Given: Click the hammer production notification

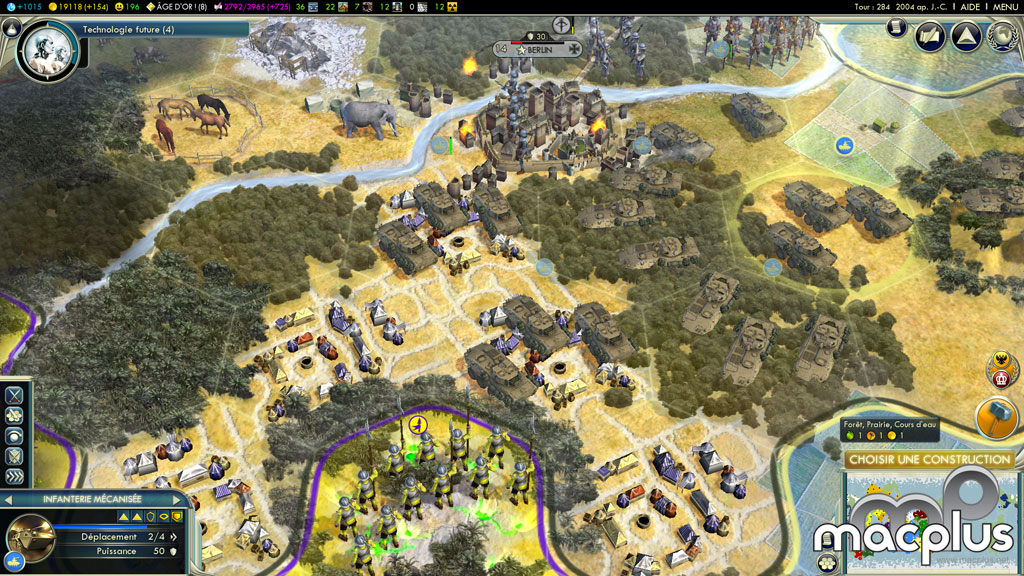Looking at the screenshot, I should [x=995, y=418].
